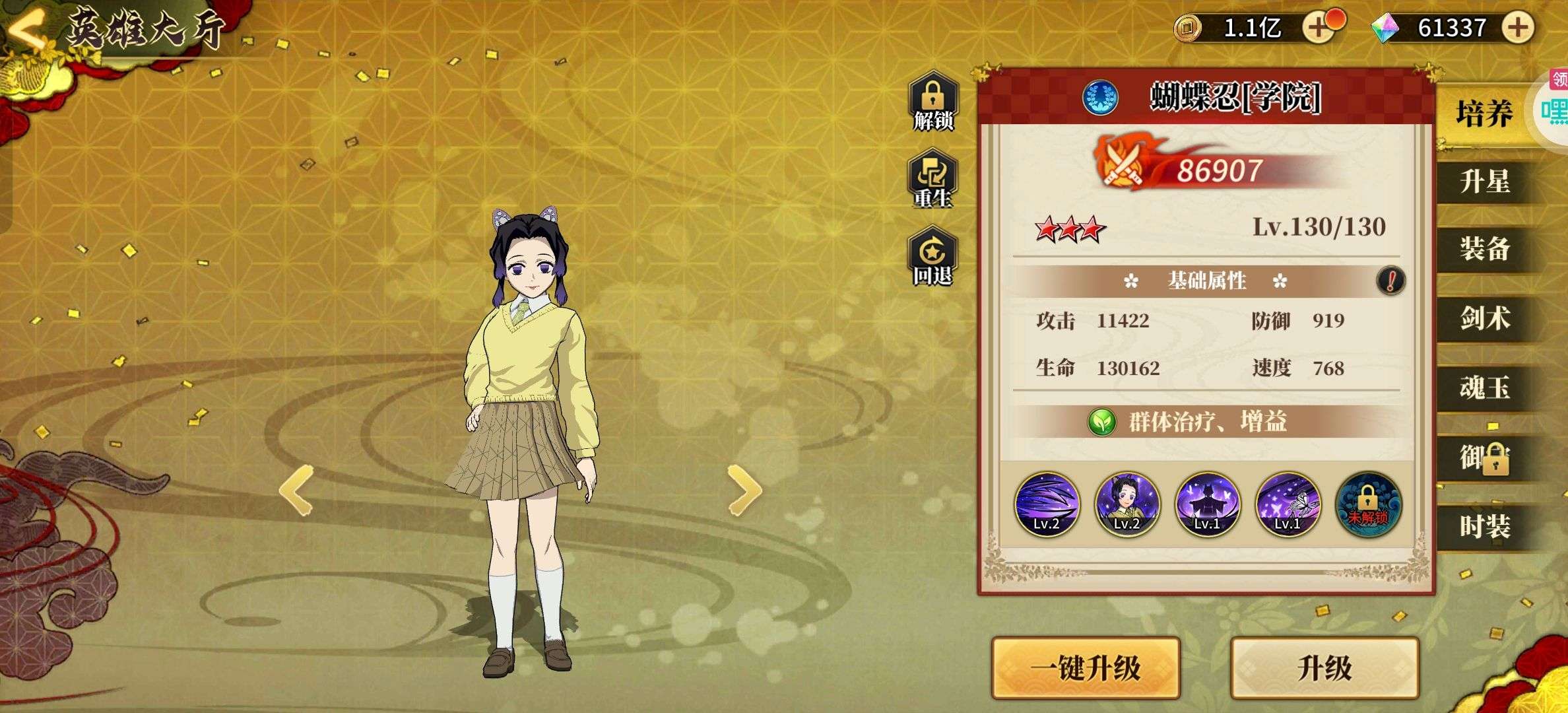Open the 剑术 swordsmanship tab
1568x713 pixels.
click(1484, 319)
